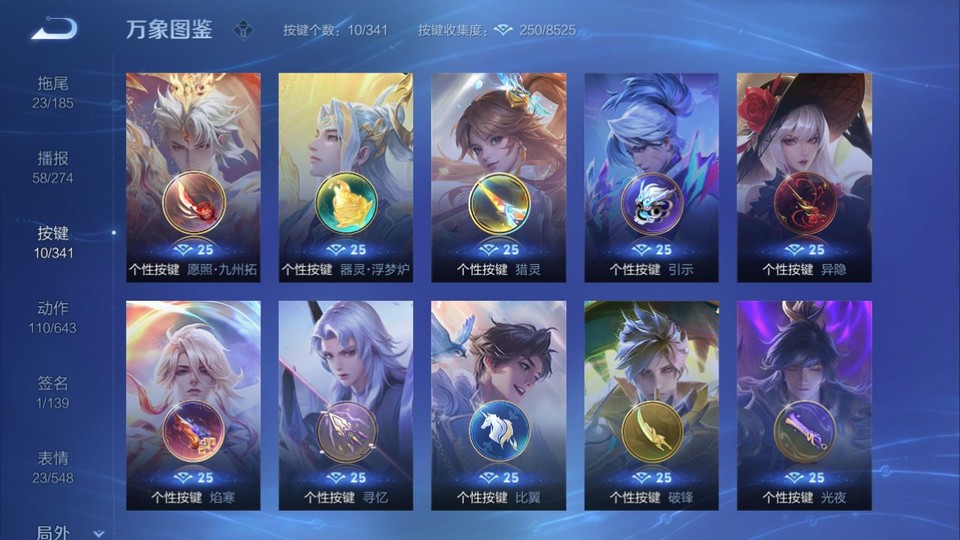960x540 pixels.
Task: Show the 表情 category tab
Action: point(53,467)
